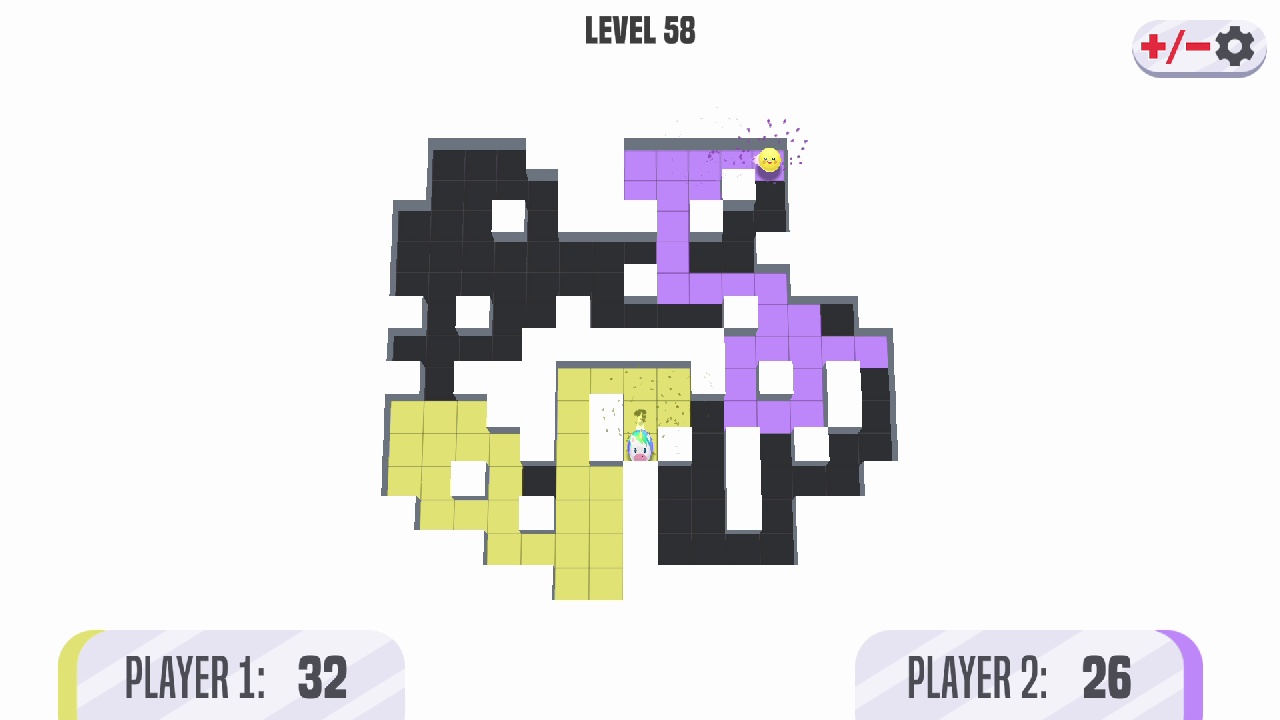Click the LEVEL 58 title

(640, 30)
